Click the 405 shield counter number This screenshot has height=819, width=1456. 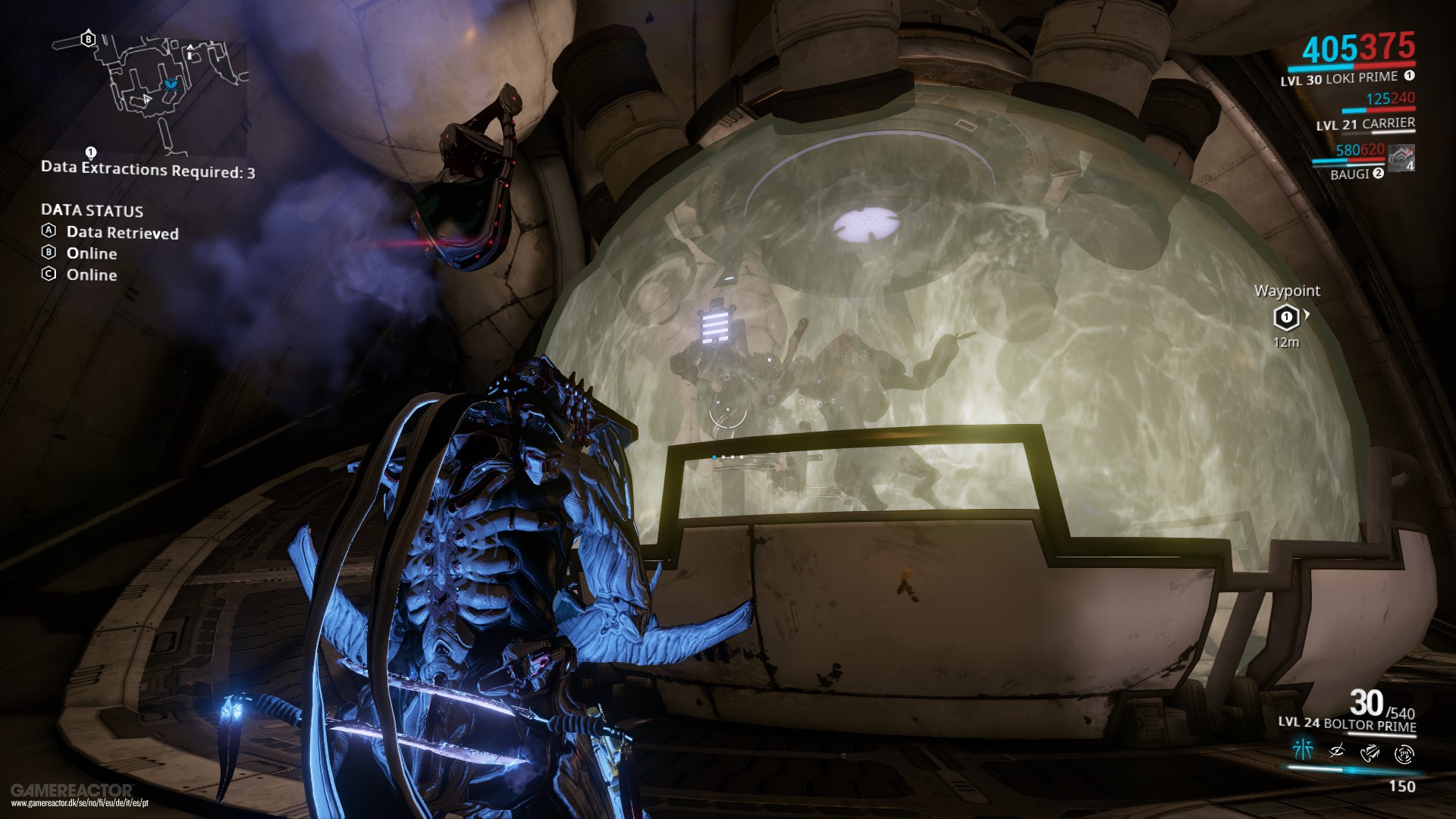(1329, 46)
